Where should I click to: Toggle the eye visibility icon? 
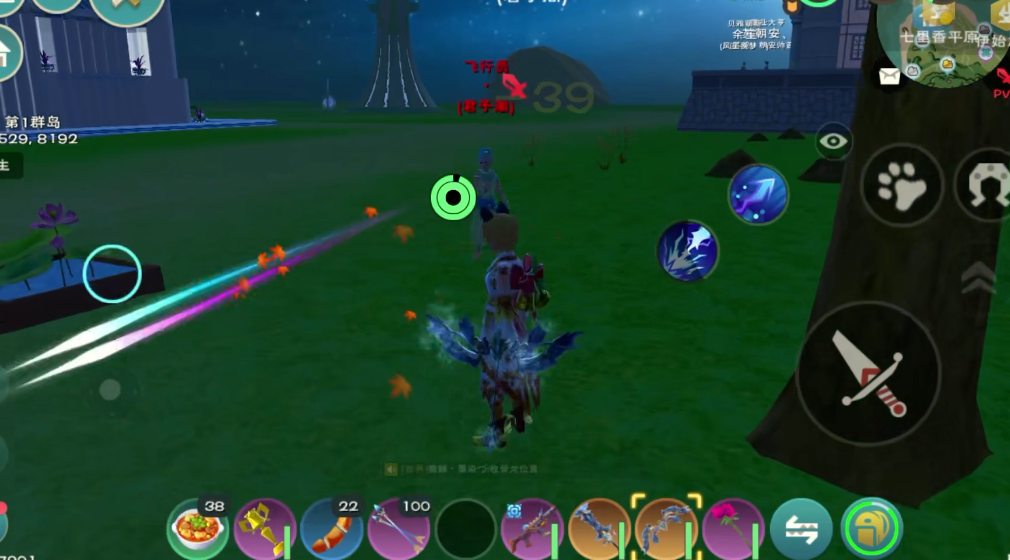pos(833,141)
